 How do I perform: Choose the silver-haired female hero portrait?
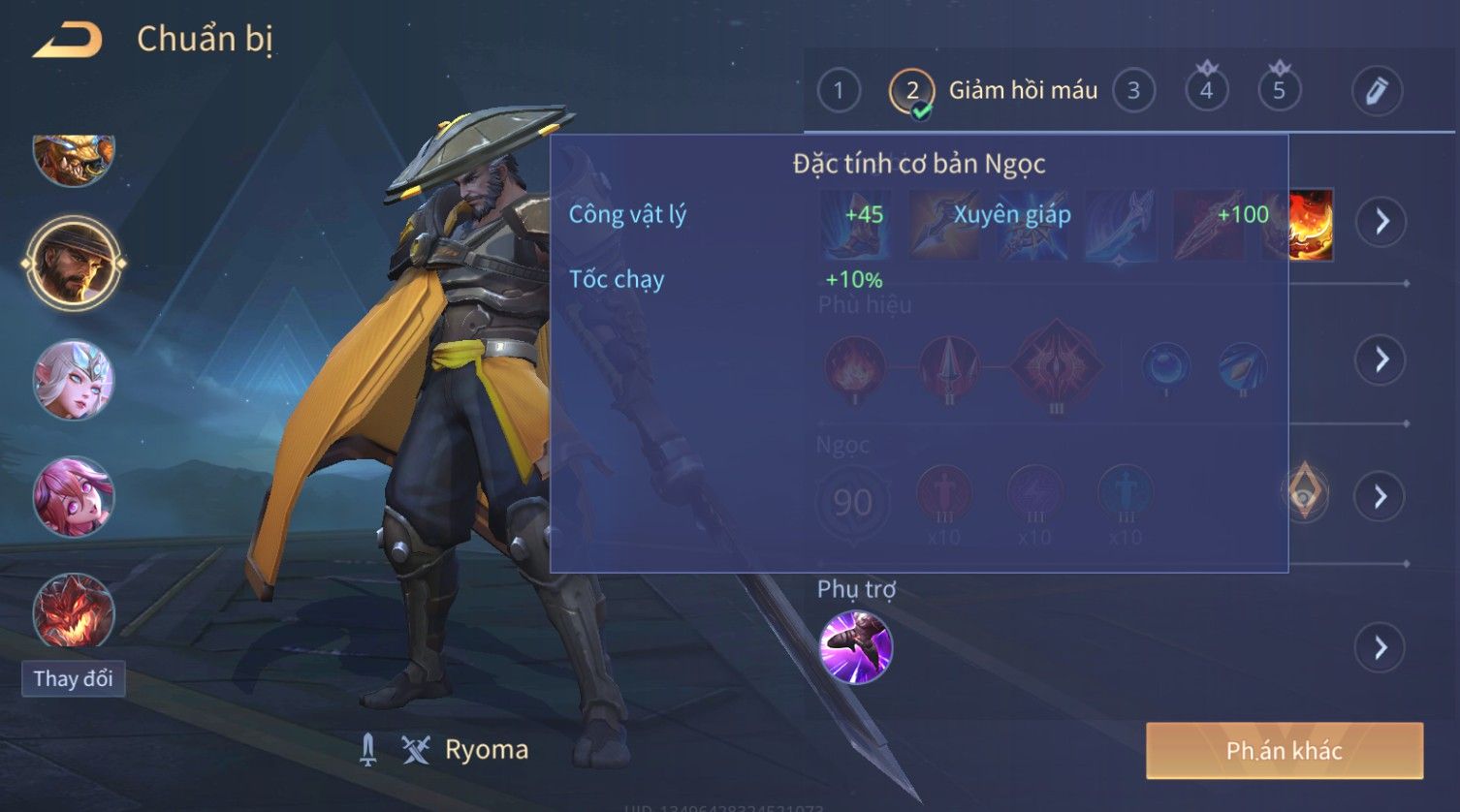74,379
